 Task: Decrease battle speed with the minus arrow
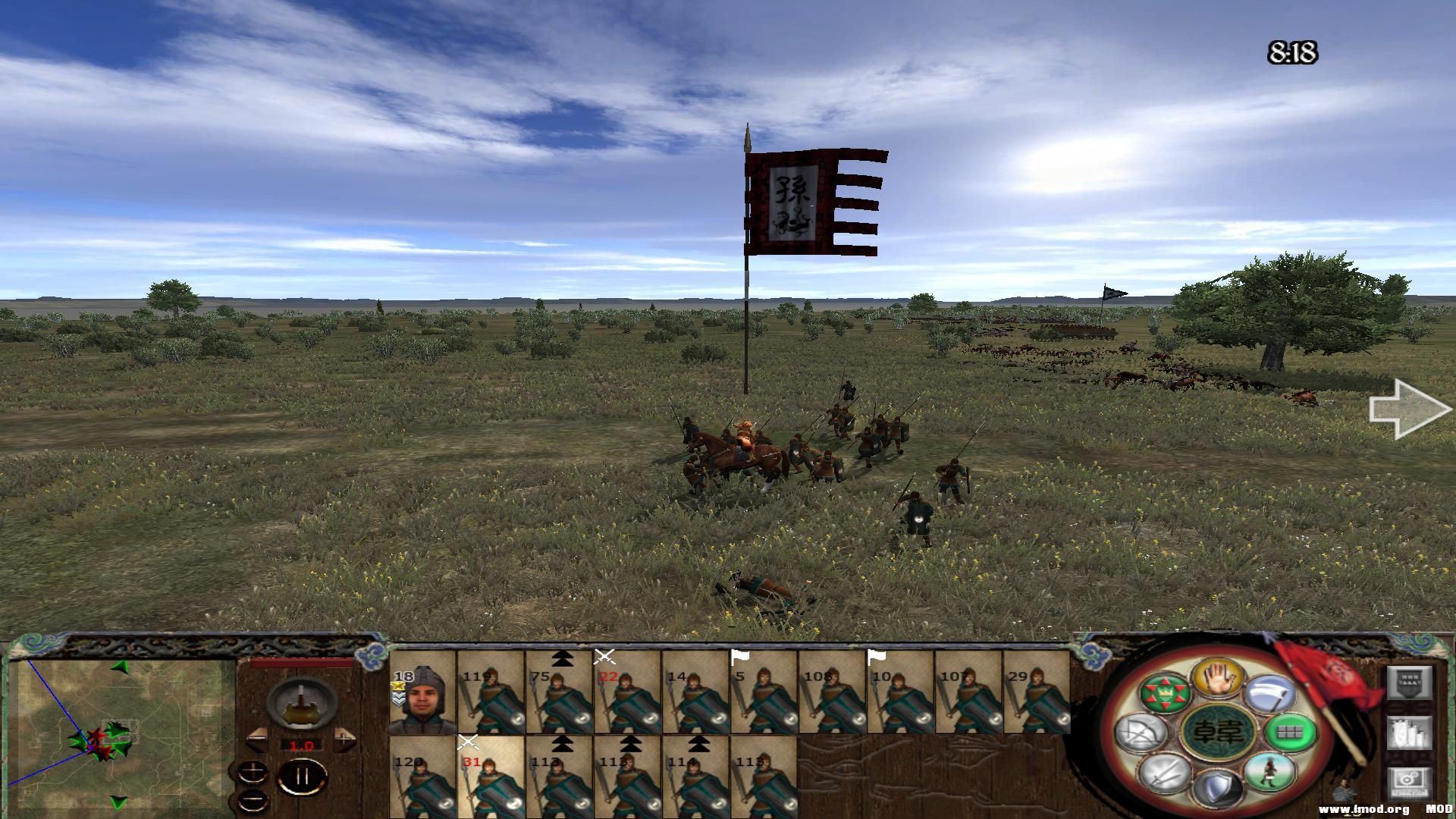click(257, 739)
